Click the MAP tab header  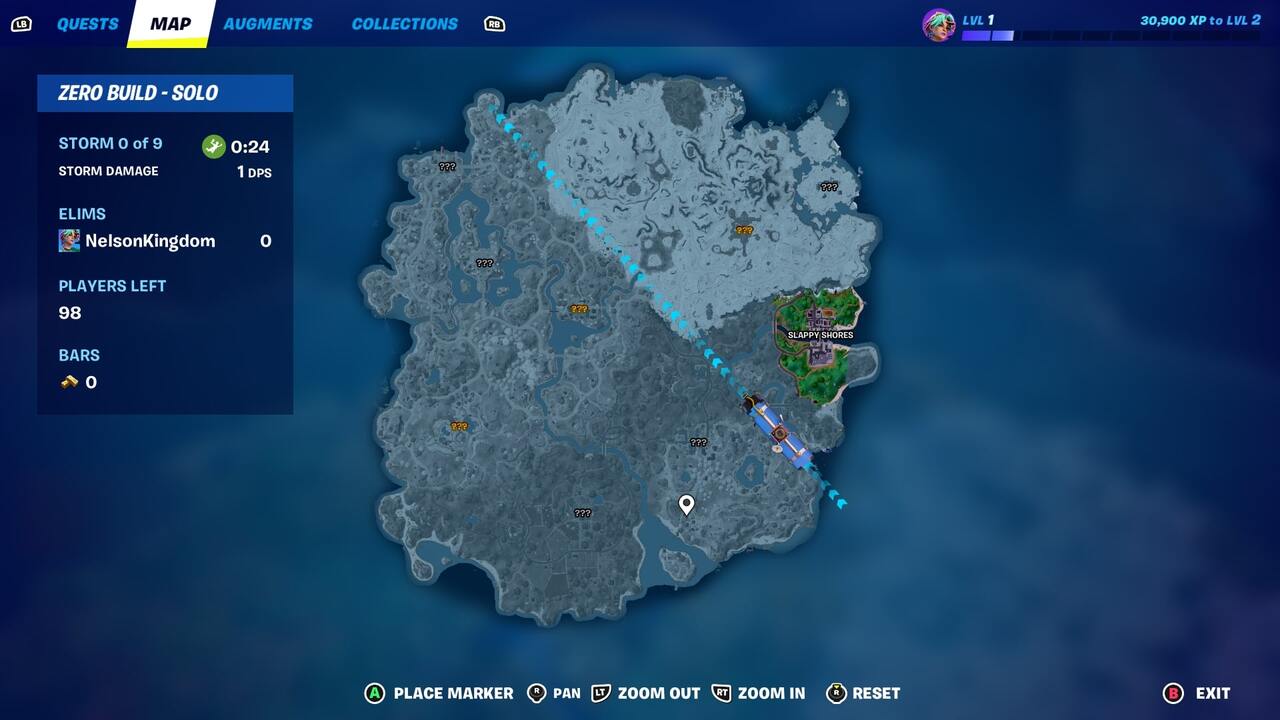(170, 23)
